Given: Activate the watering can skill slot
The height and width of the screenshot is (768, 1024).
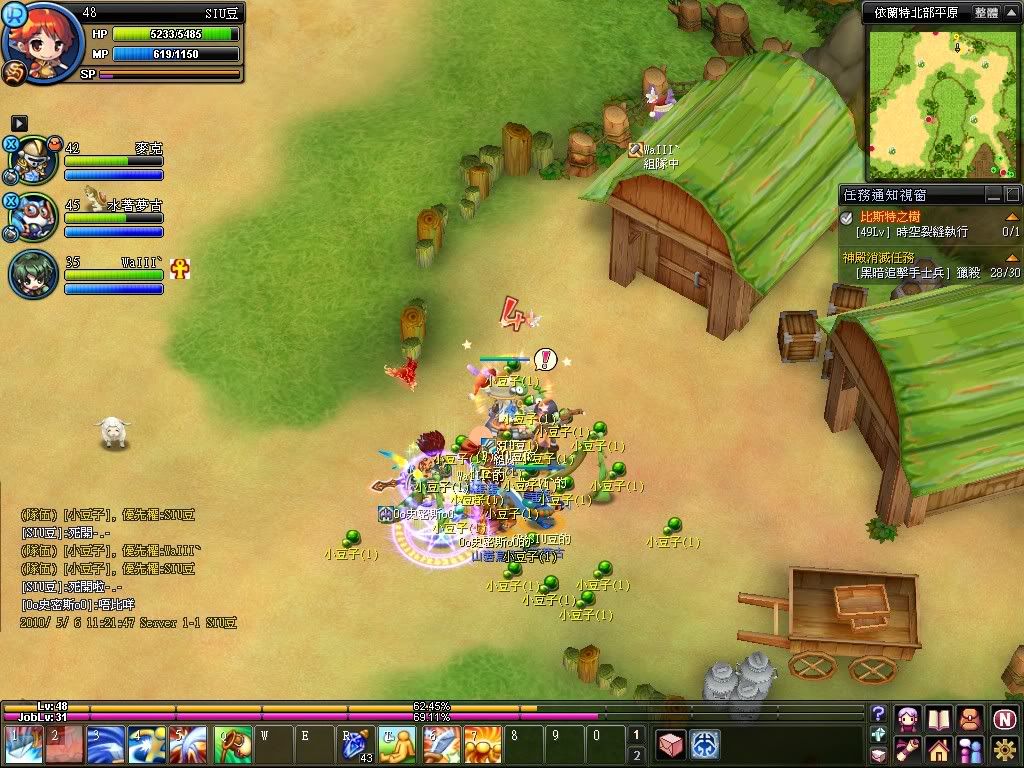Looking at the screenshot, I should pos(232,746).
